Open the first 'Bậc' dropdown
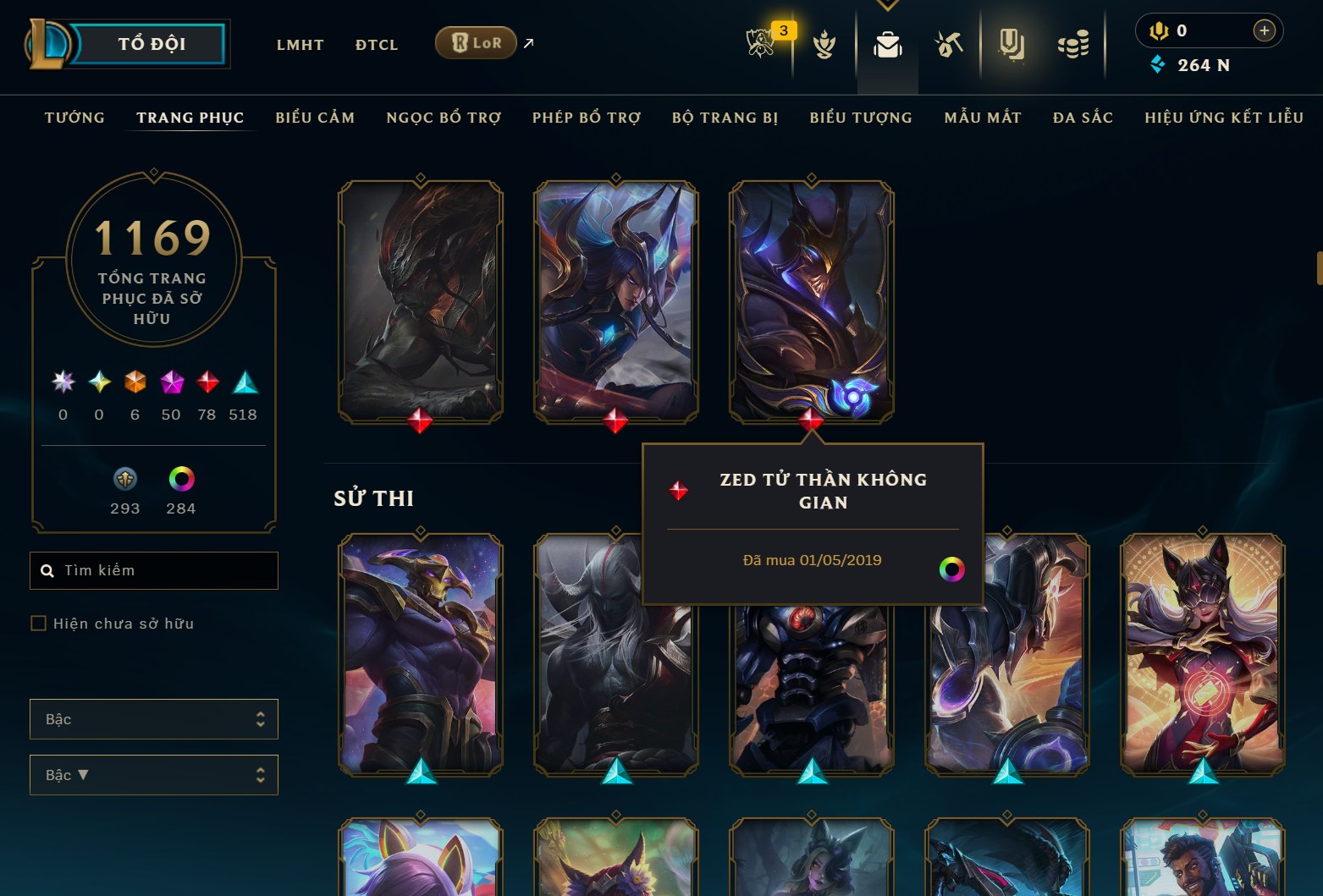The width and height of the screenshot is (1323, 896). [153, 718]
